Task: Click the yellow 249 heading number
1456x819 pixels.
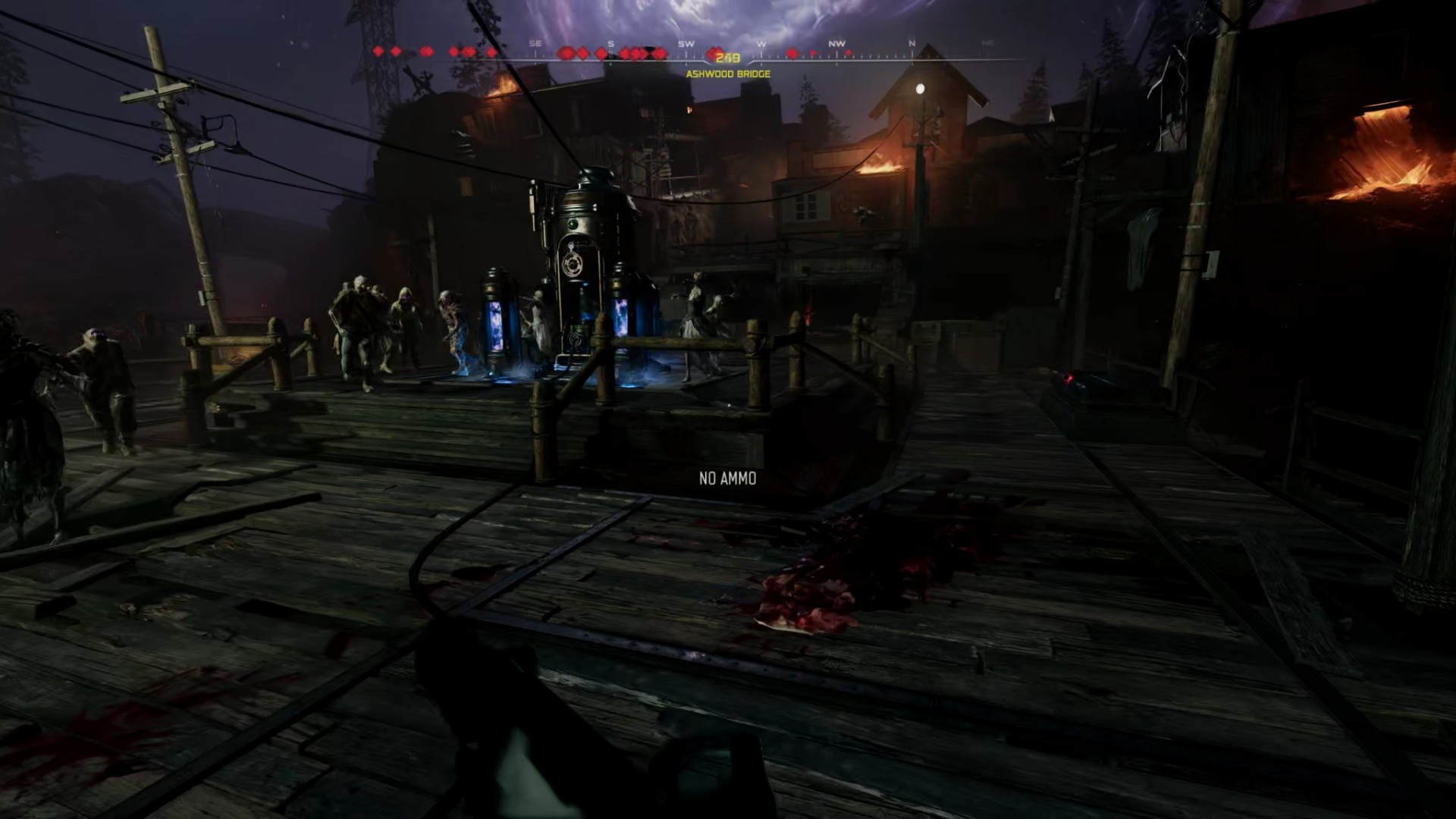Action: tap(727, 57)
